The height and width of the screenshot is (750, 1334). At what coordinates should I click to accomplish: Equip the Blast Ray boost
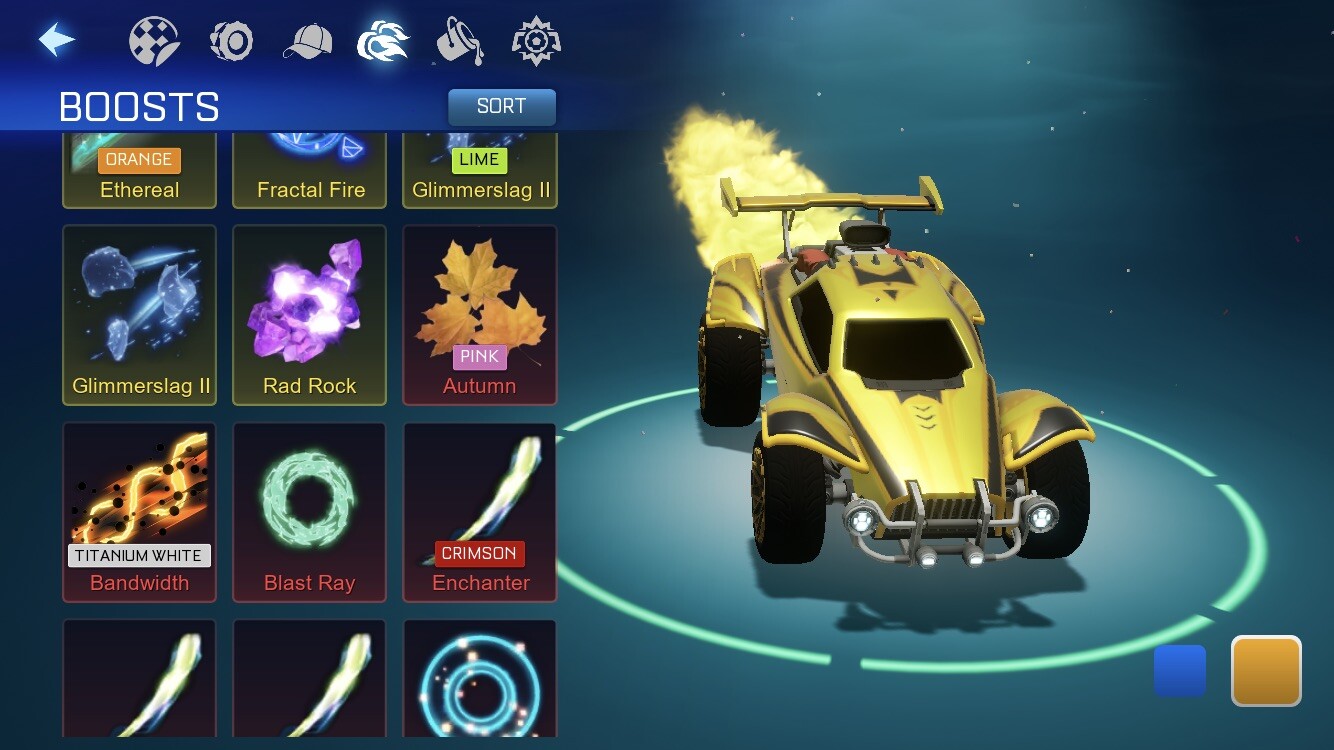pos(310,512)
